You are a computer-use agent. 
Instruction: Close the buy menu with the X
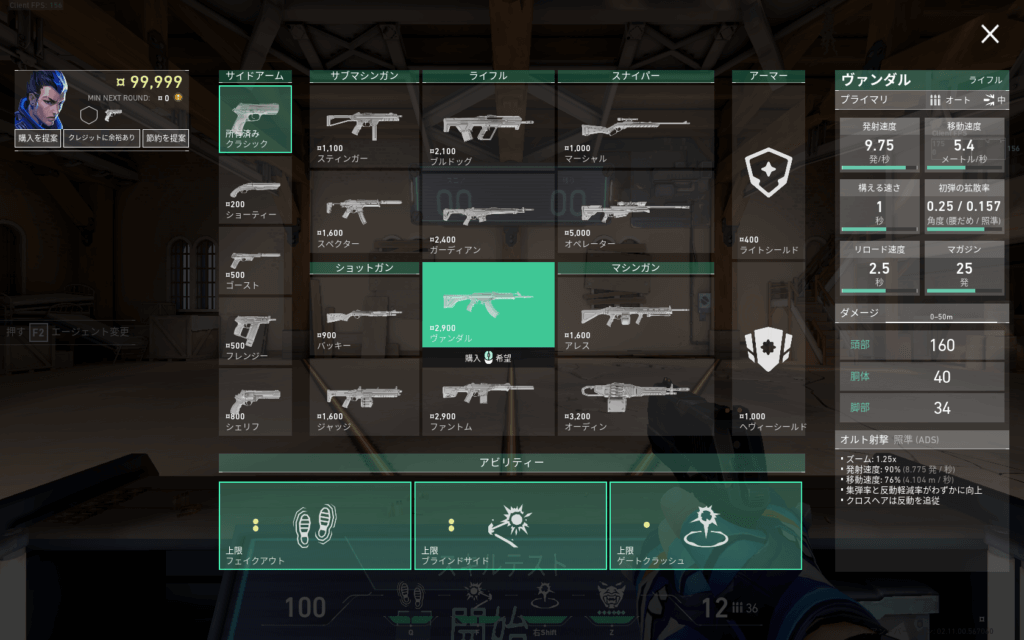click(x=989, y=35)
